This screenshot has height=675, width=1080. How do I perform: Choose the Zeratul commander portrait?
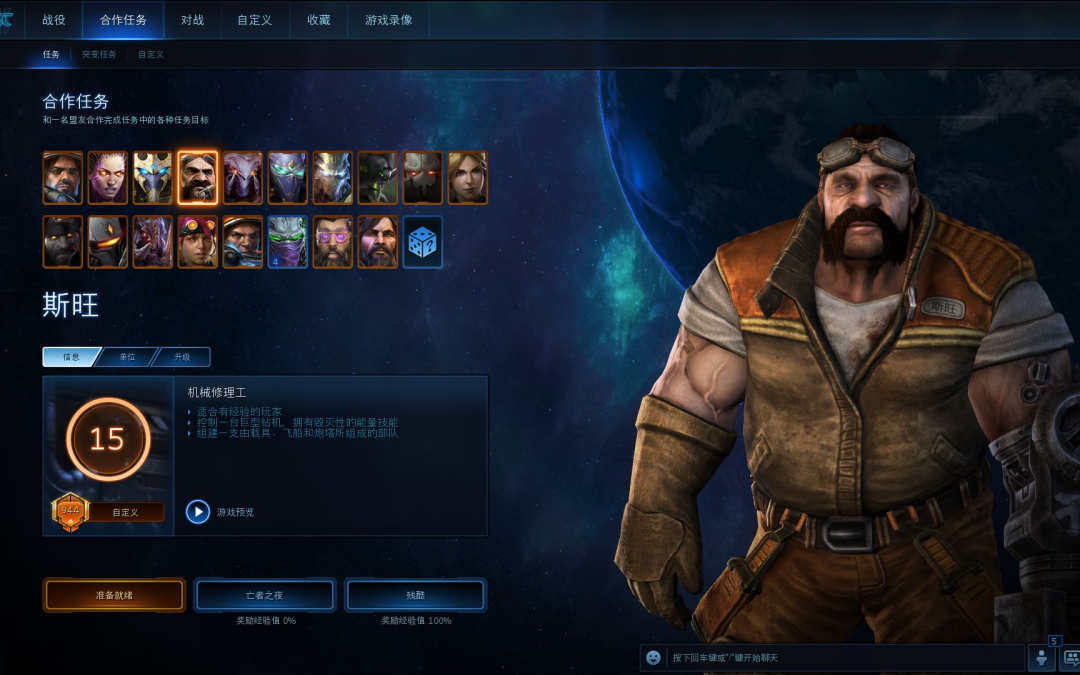287,242
